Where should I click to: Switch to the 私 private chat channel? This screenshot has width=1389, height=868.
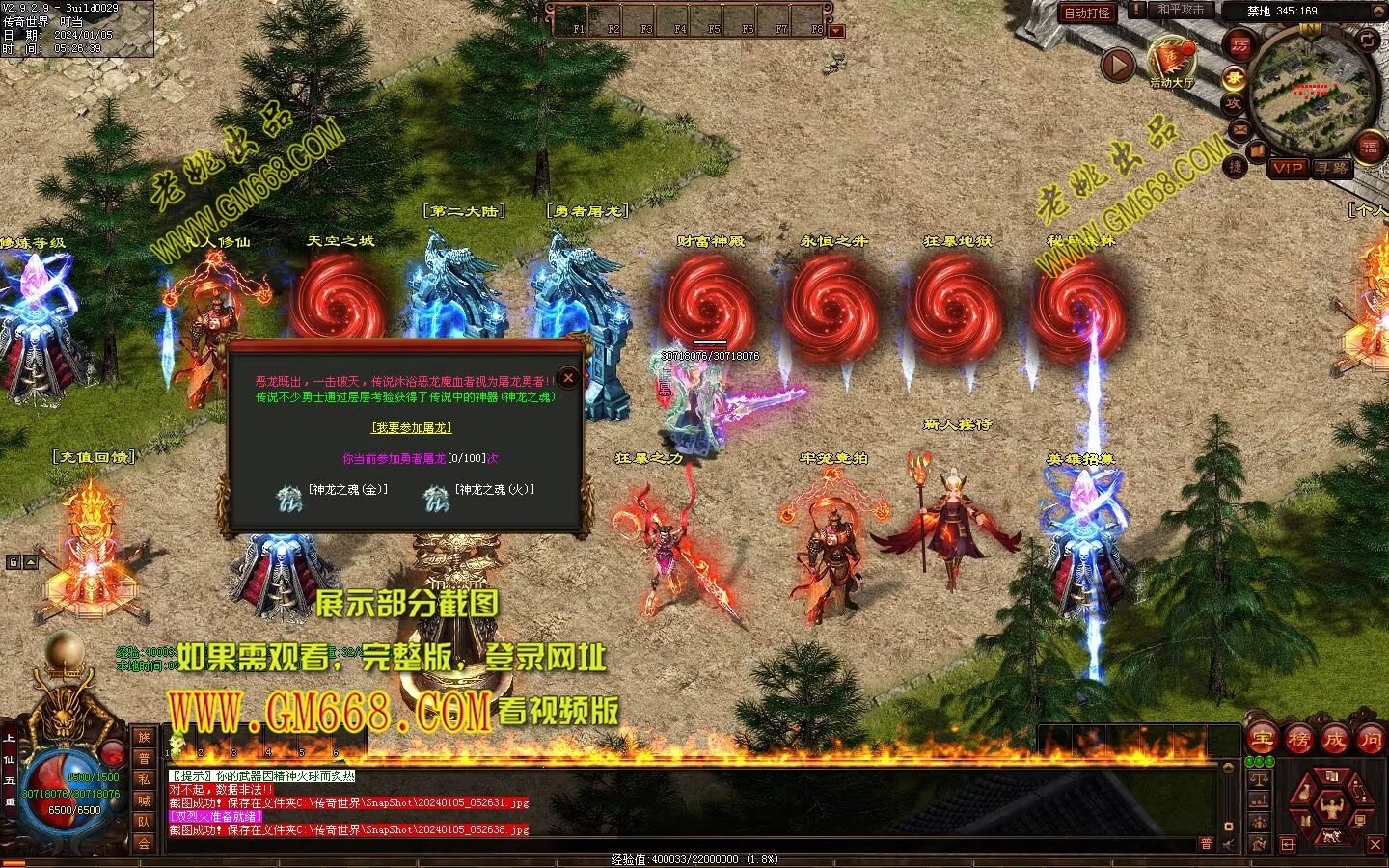[144, 779]
